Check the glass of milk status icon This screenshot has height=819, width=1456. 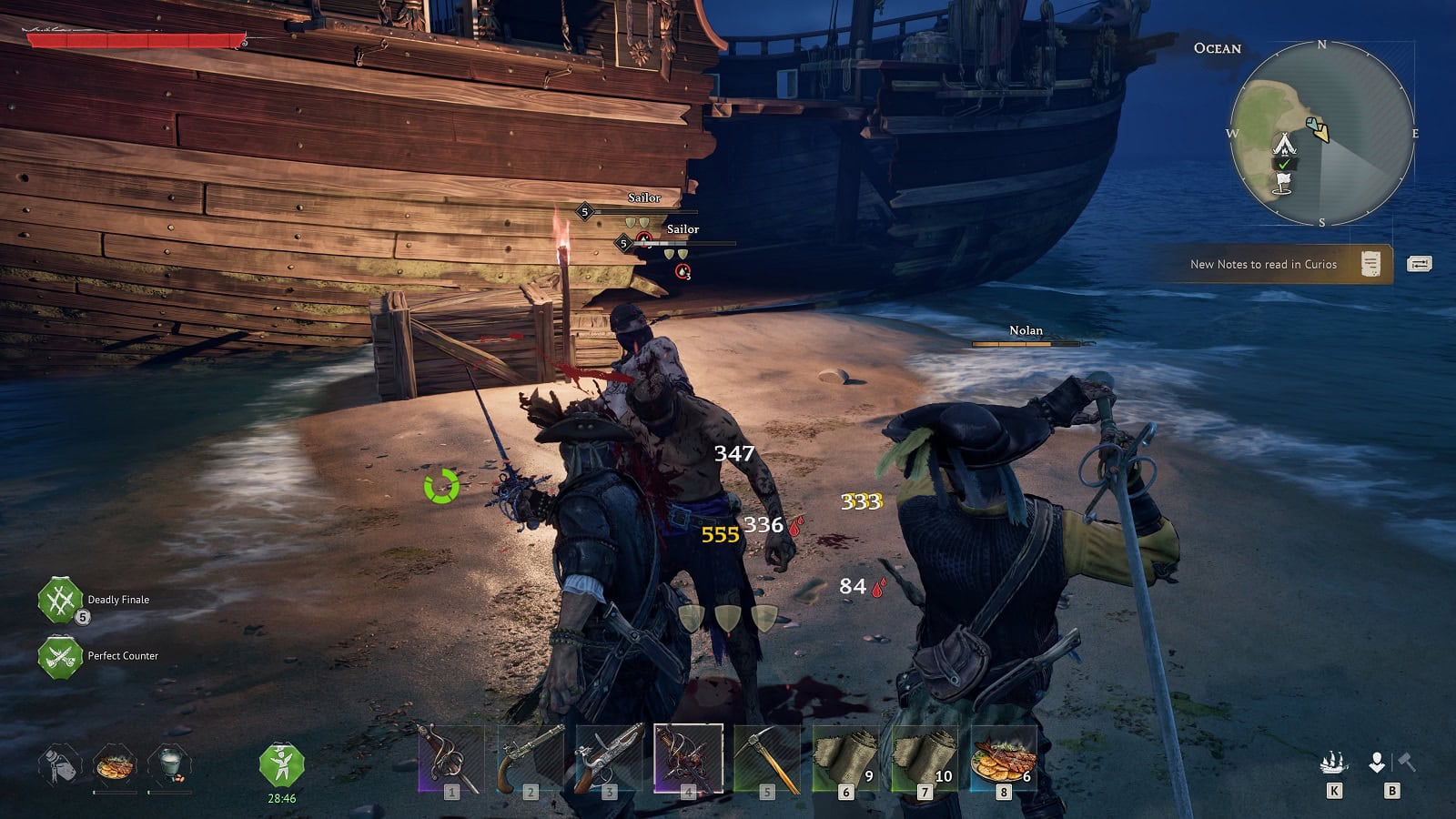(x=169, y=765)
